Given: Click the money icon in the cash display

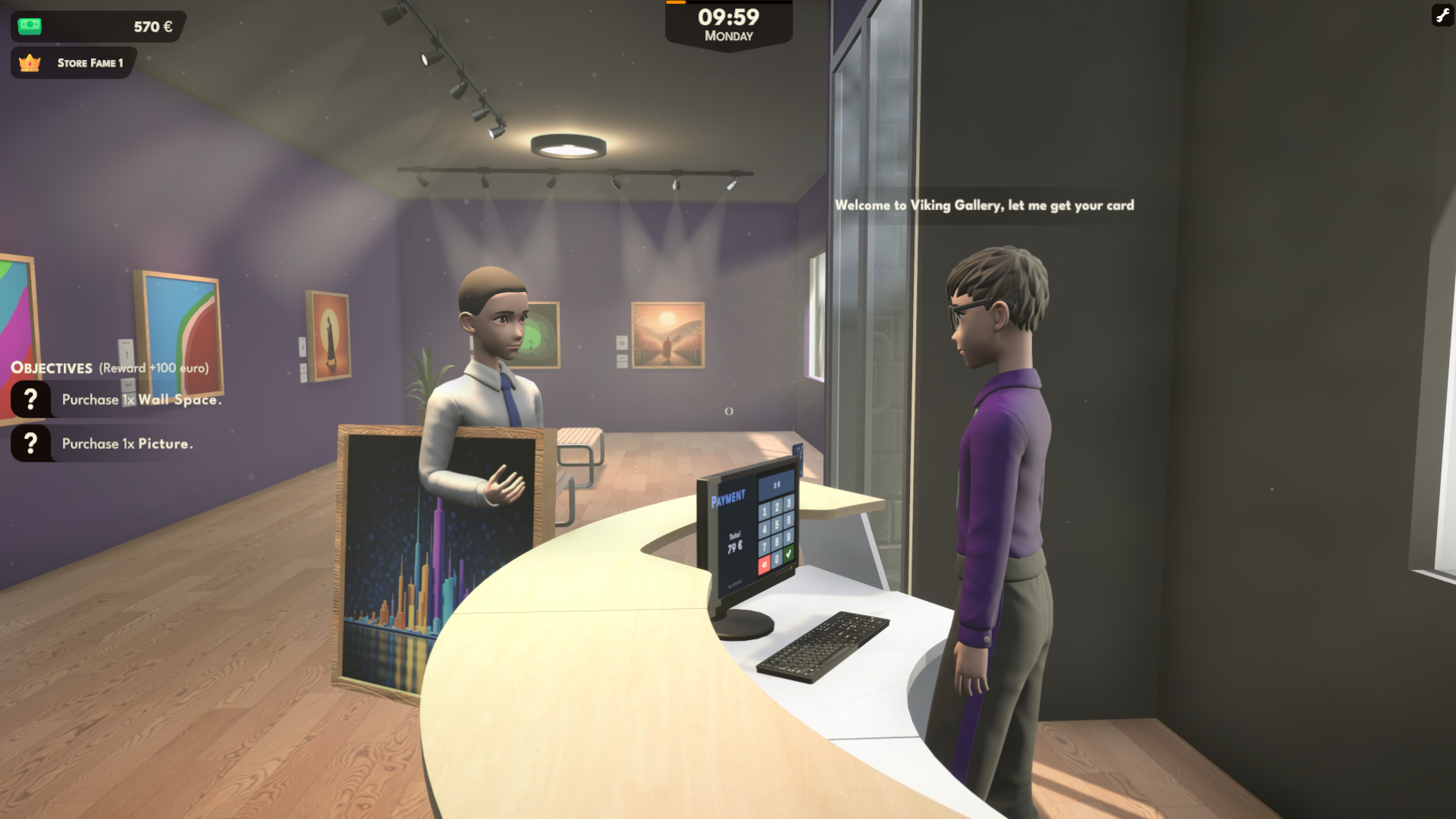Looking at the screenshot, I should point(29,26).
